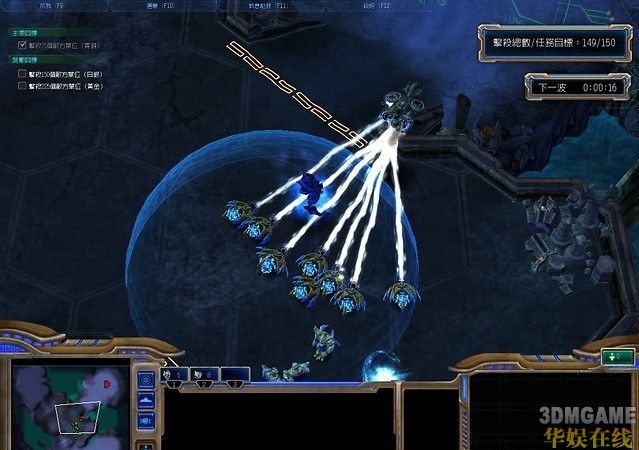Viewport: 639px width, 450px height.
Task: Open the F10 menu button
Action: tap(159, 5)
